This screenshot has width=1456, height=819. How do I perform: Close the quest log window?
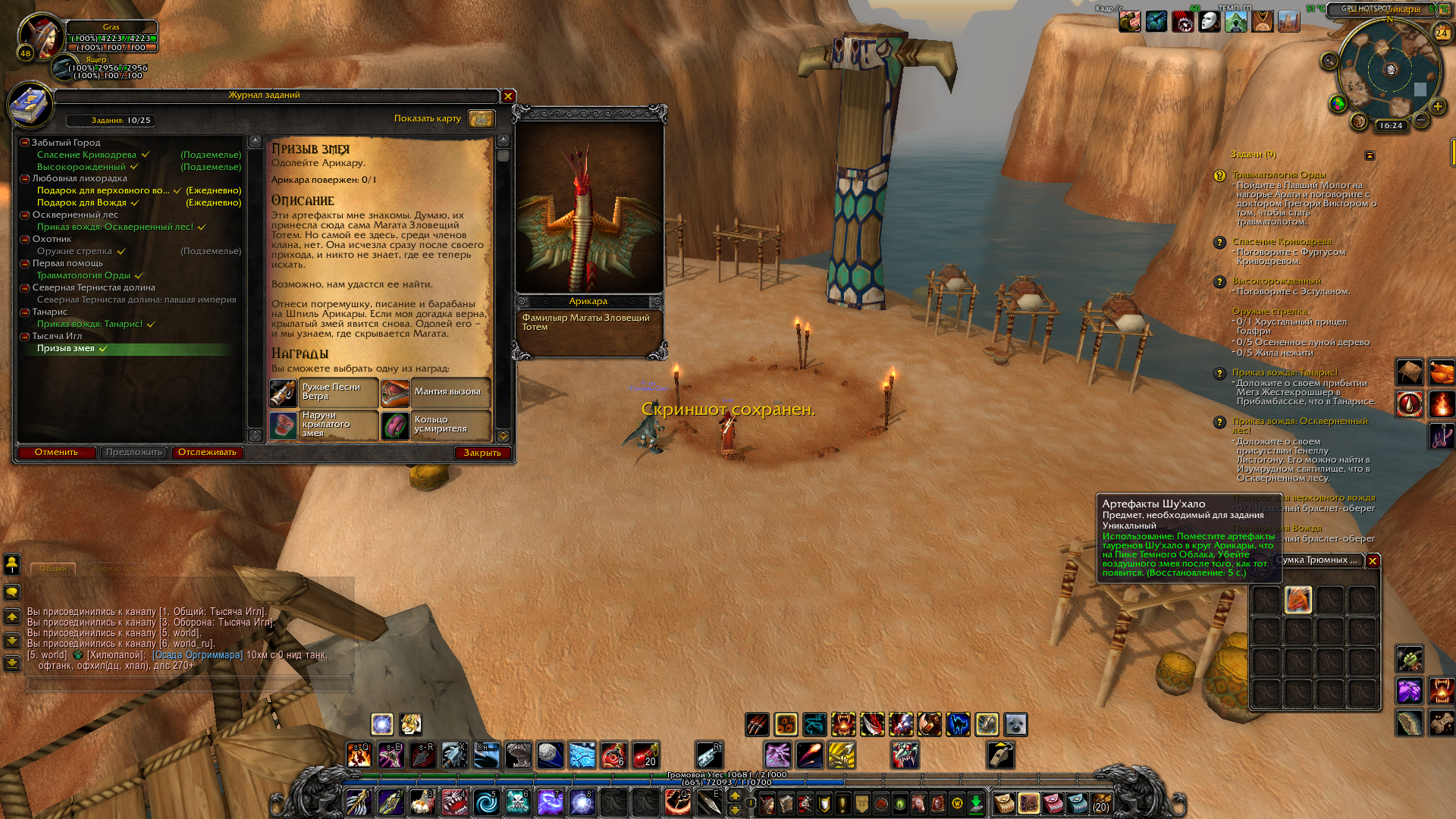508,96
